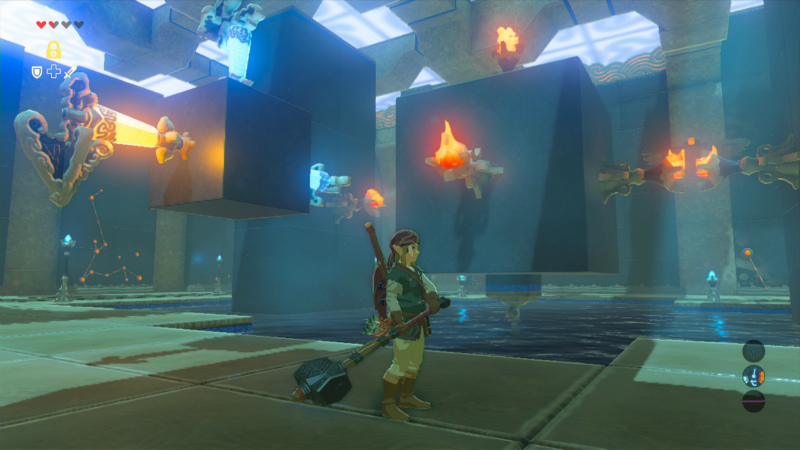Open the Sheikah Sensor signal icon
800x450 pixels.
pos(753,350)
